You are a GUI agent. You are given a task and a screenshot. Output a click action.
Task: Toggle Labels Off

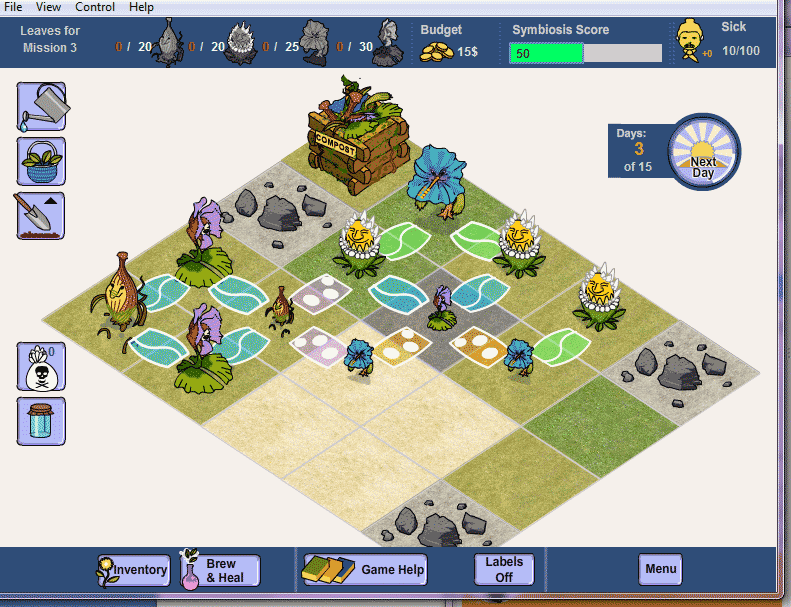[x=503, y=570]
